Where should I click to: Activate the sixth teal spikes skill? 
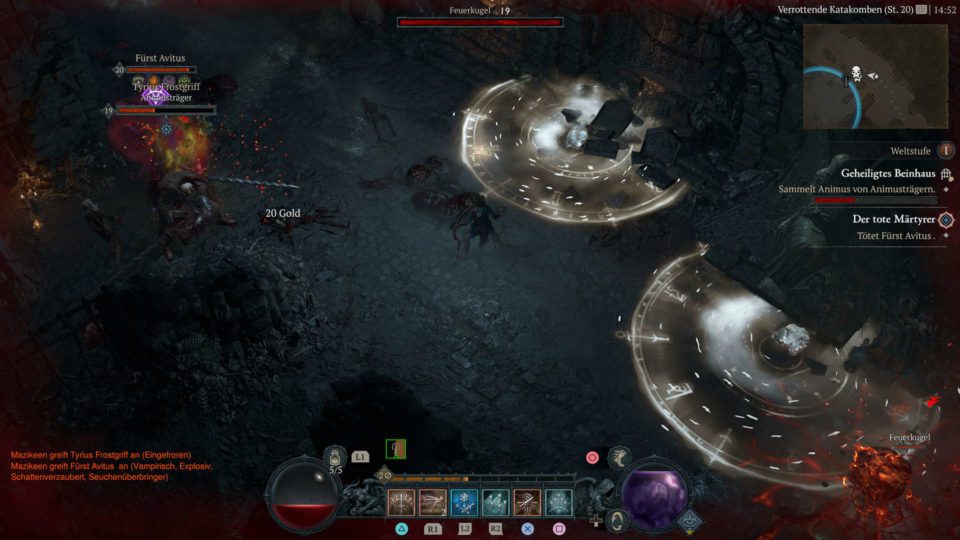tap(558, 502)
